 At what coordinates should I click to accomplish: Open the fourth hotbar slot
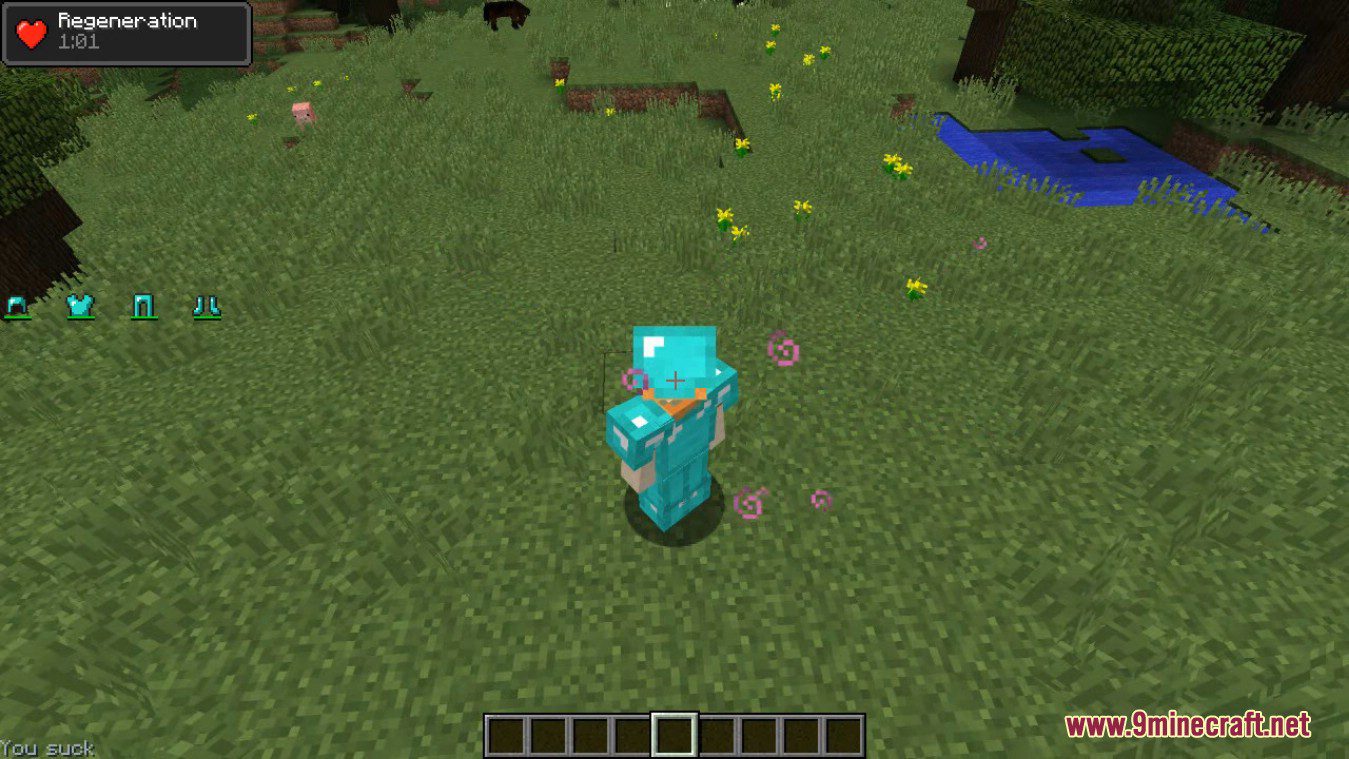(x=632, y=735)
